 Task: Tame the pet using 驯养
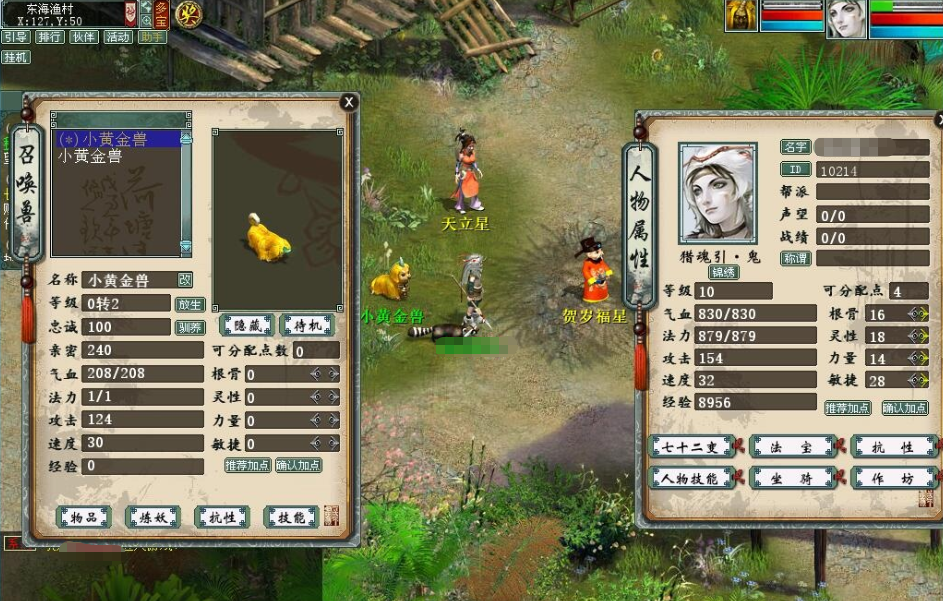tap(190, 327)
